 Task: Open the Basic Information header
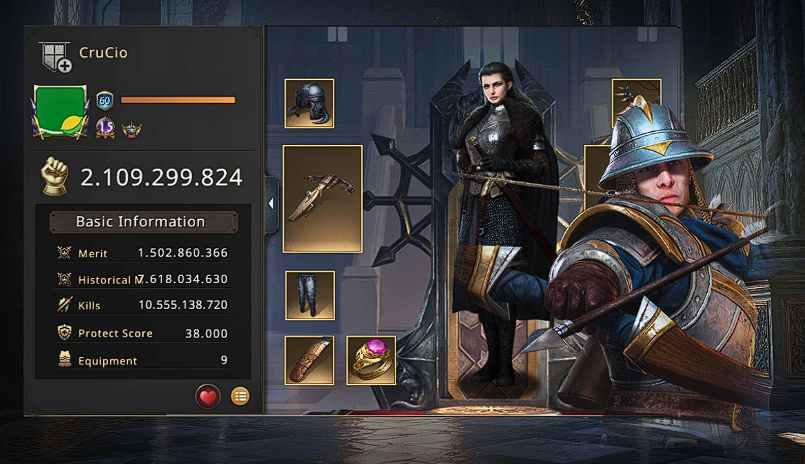(x=141, y=222)
